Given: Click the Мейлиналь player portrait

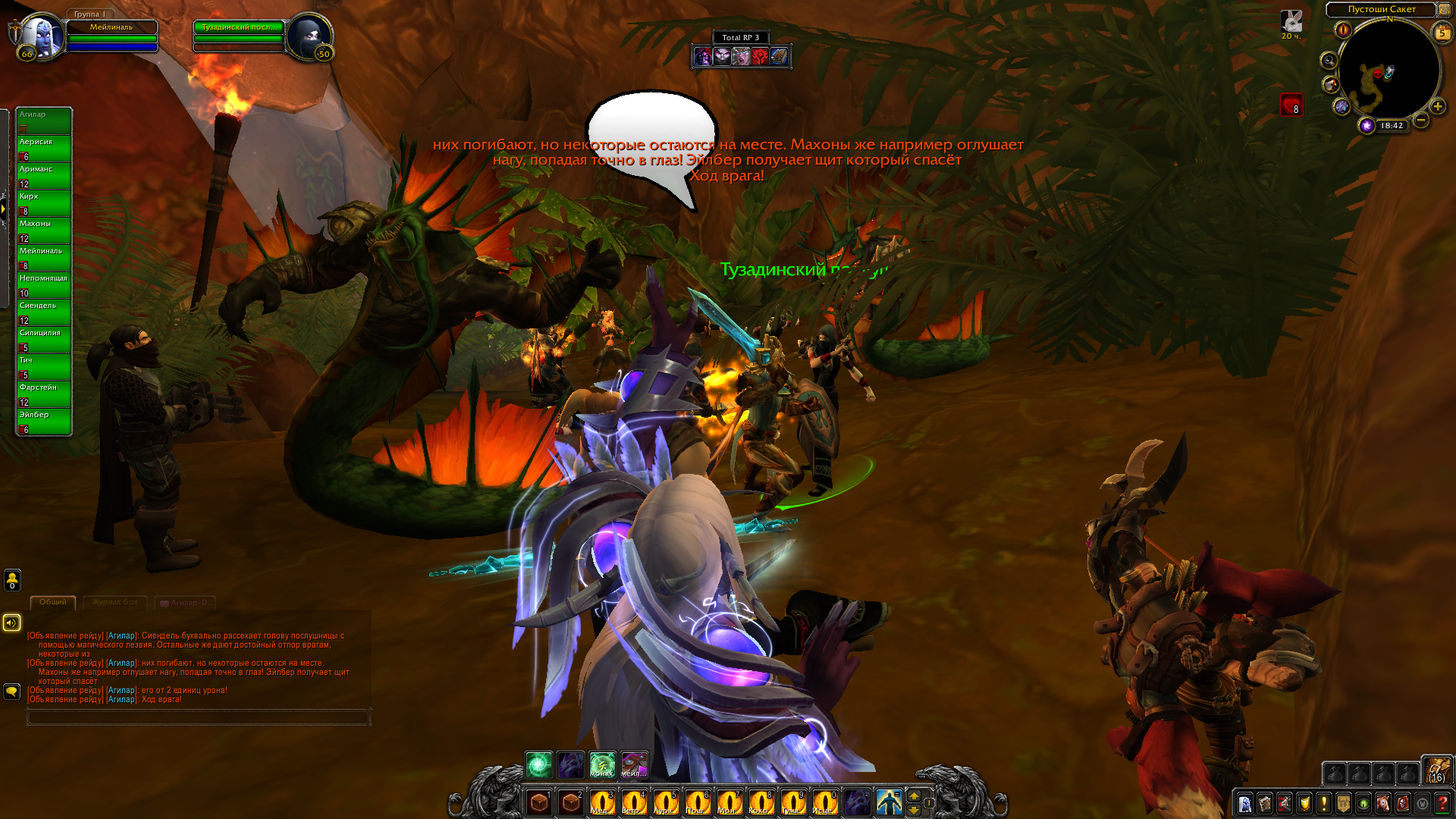Looking at the screenshot, I should pos(39,36).
